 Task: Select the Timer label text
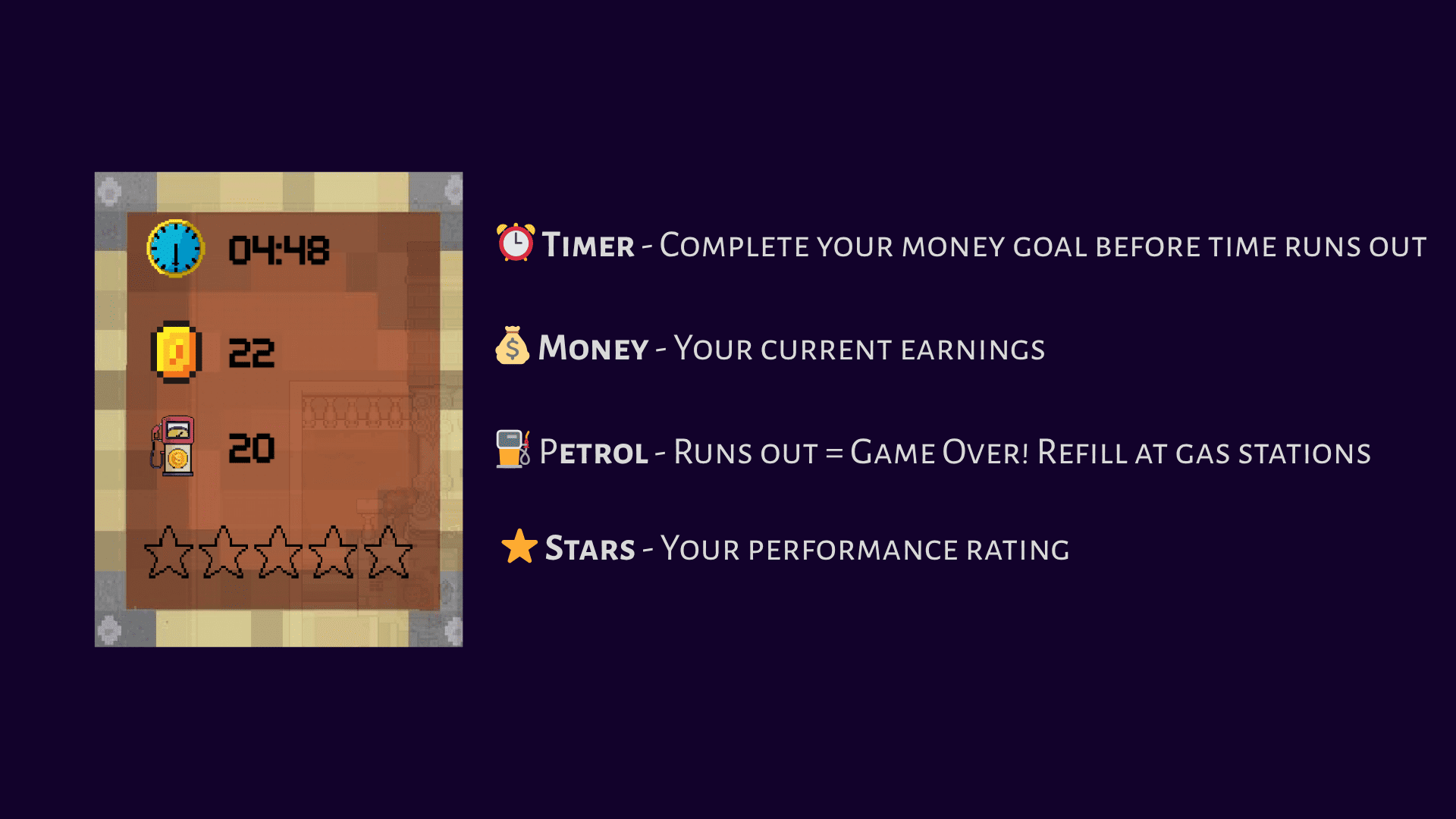click(588, 246)
